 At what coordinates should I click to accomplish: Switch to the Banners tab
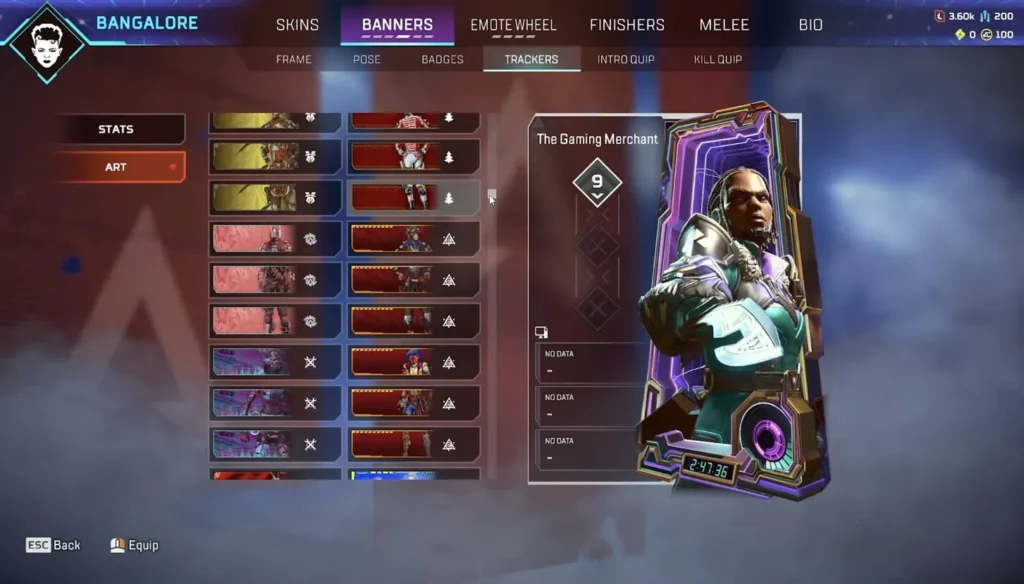[x=397, y=25]
